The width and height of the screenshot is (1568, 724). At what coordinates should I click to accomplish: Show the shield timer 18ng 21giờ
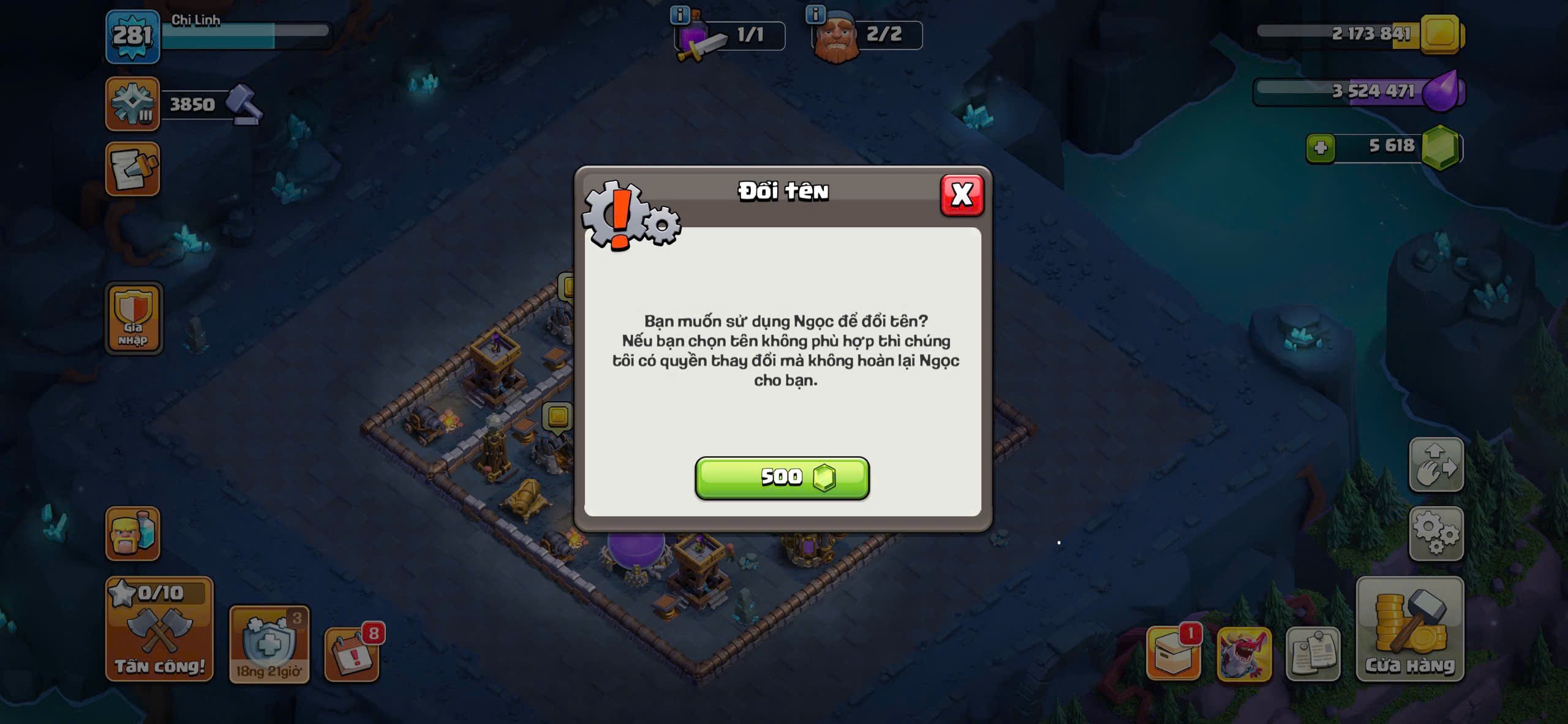pos(269,644)
